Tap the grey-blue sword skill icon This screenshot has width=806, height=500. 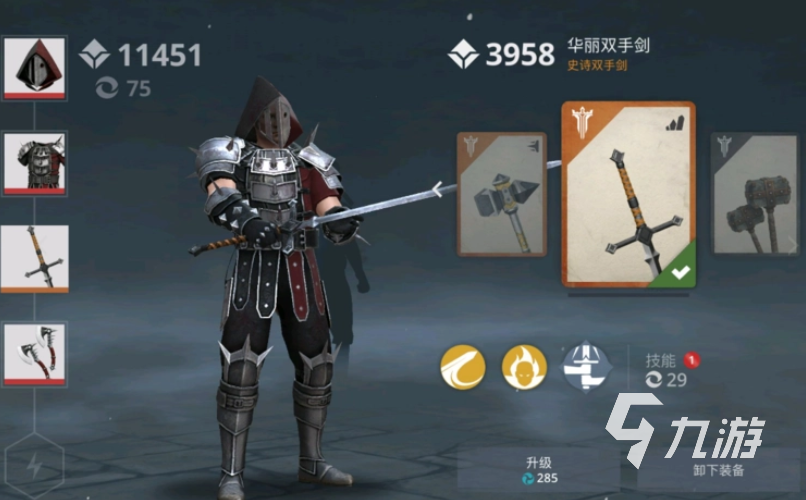tap(585, 367)
